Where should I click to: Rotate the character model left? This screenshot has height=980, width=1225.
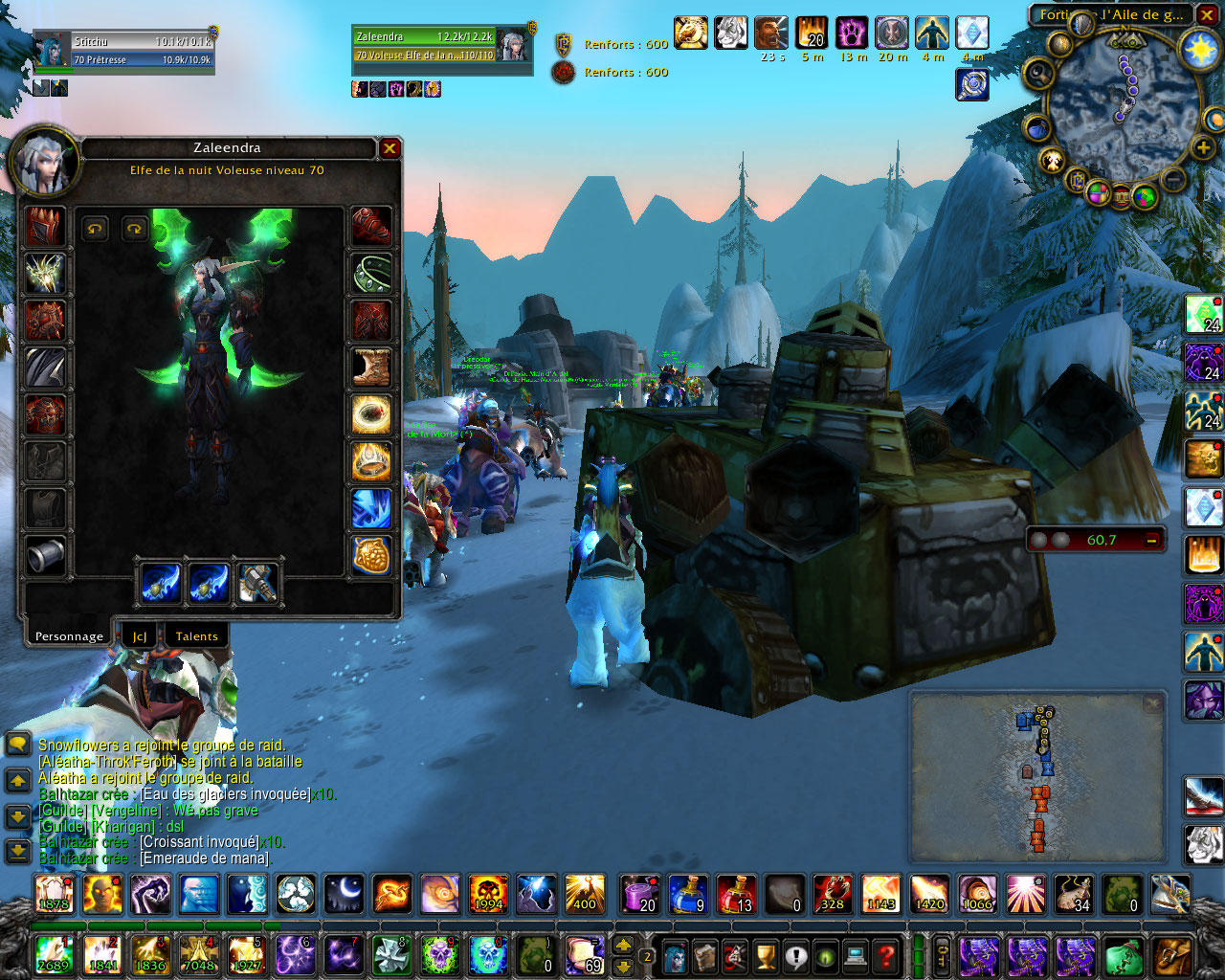click(95, 228)
